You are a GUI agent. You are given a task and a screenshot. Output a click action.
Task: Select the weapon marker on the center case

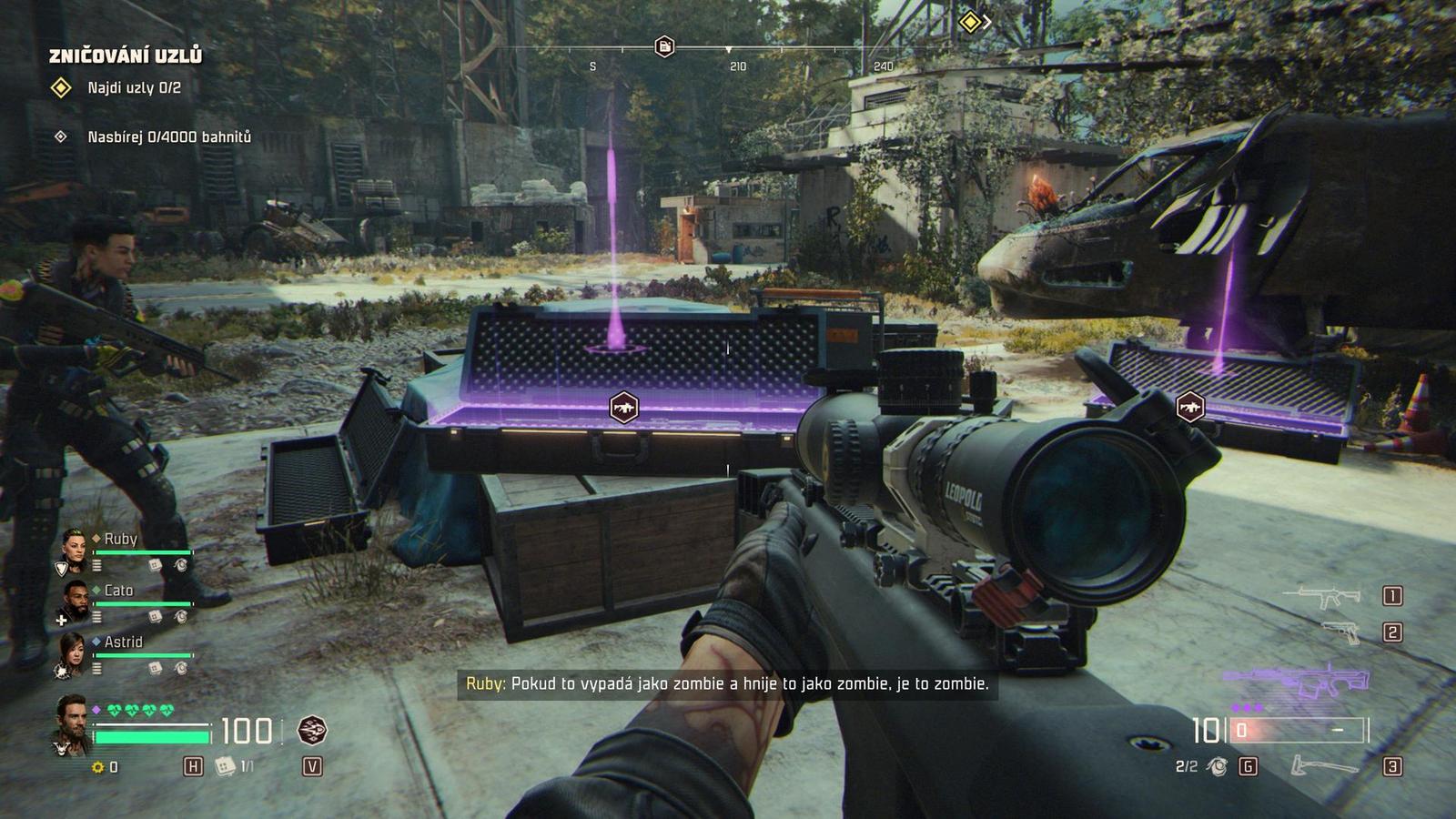(623, 407)
